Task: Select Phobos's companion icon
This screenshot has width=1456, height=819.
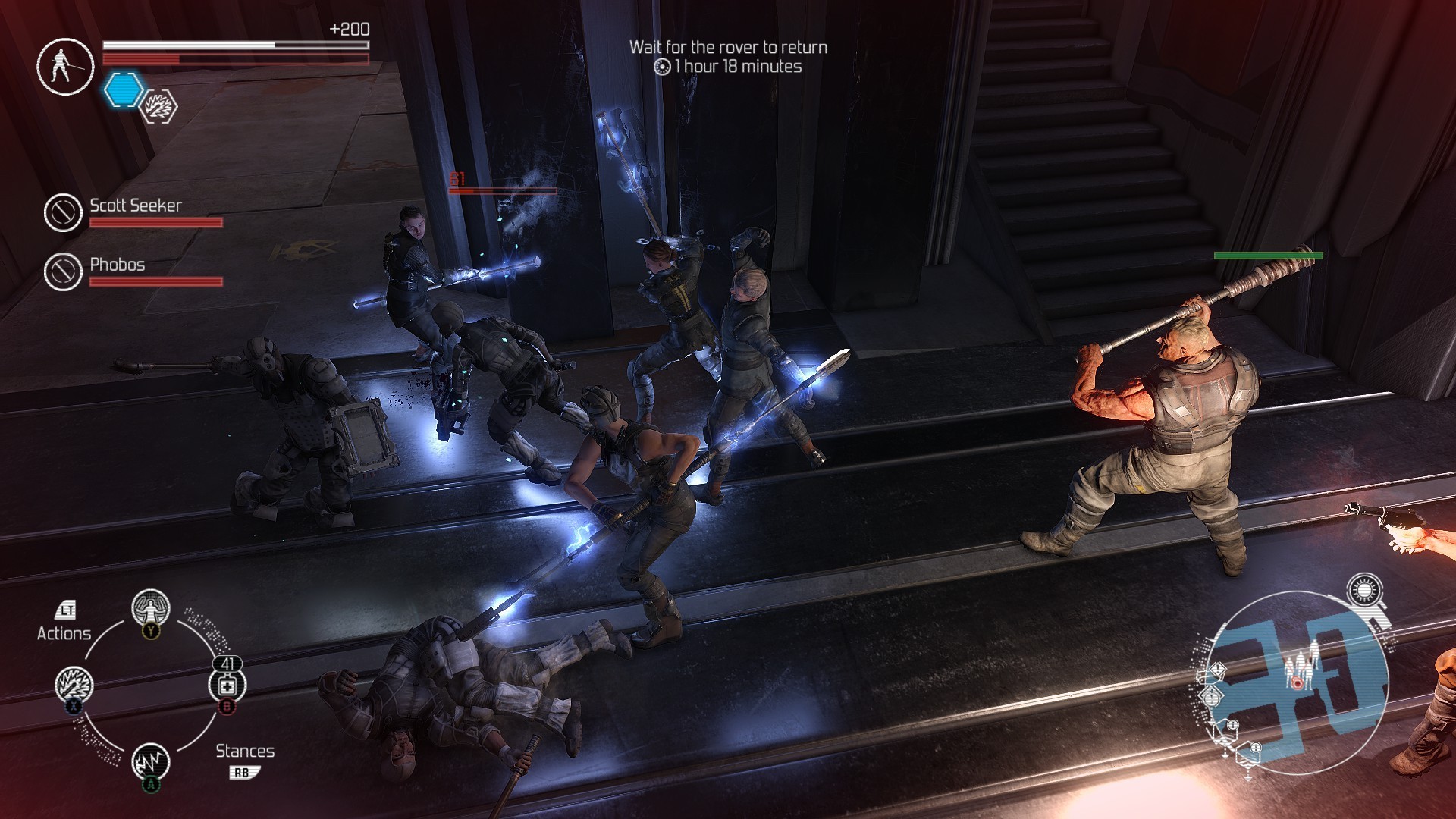Action: (62, 271)
